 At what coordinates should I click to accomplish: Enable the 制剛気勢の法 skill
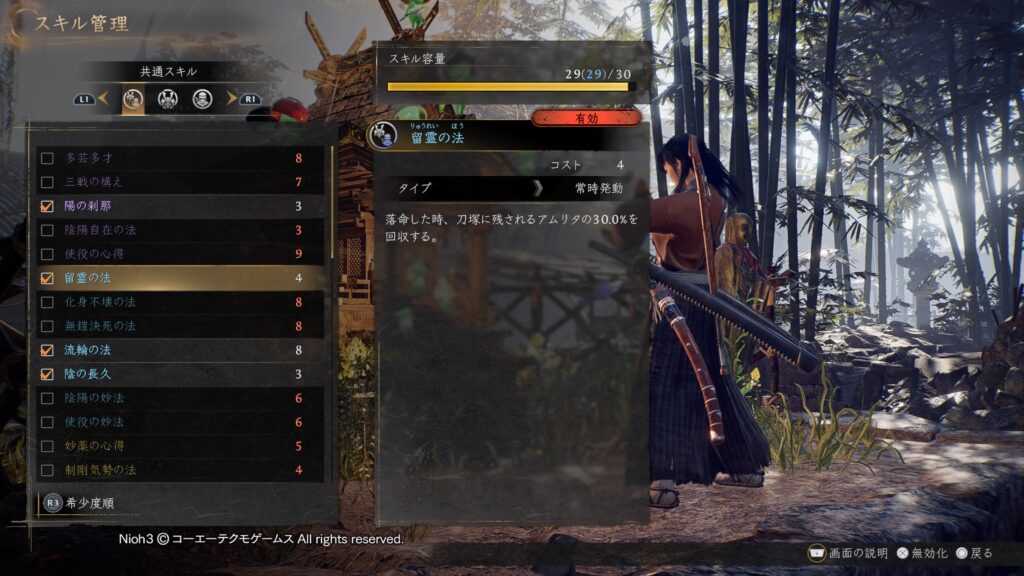tap(47, 470)
